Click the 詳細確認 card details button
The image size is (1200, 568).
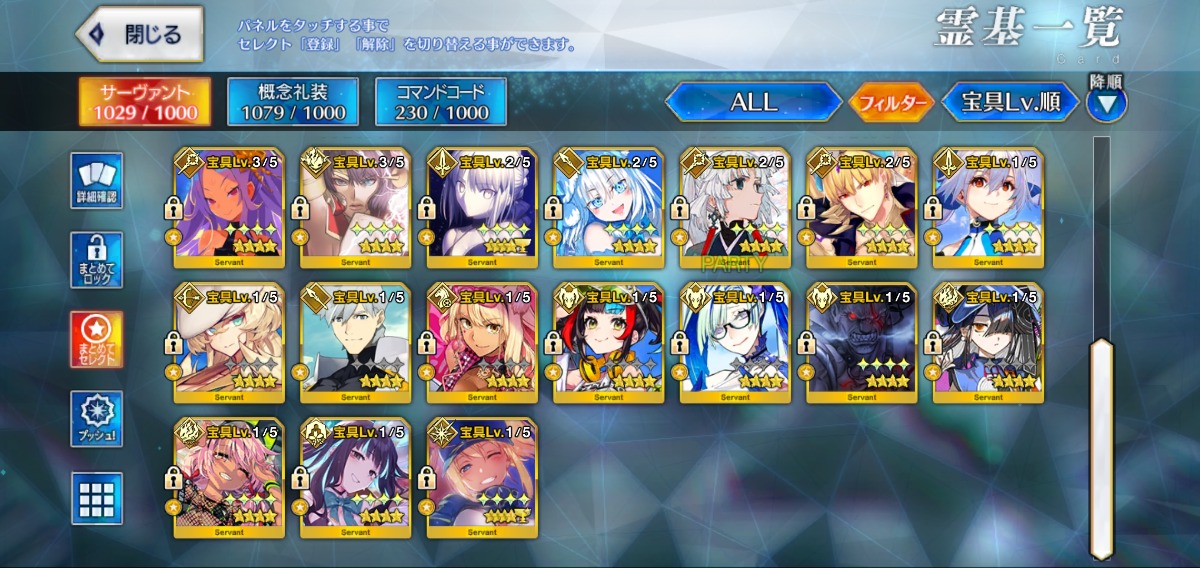97,181
